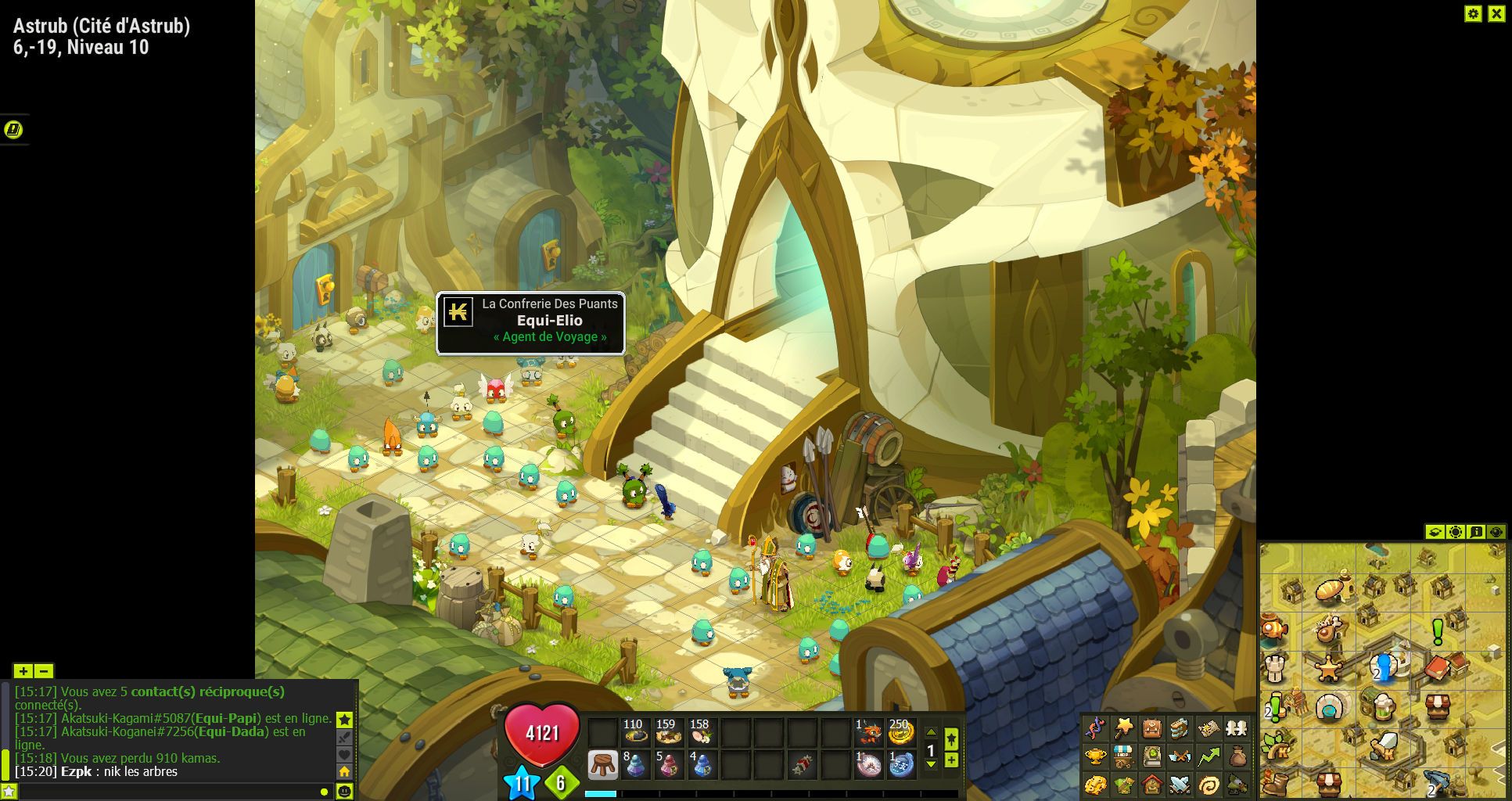Select the wooden stool hotbar slot

[602, 764]
